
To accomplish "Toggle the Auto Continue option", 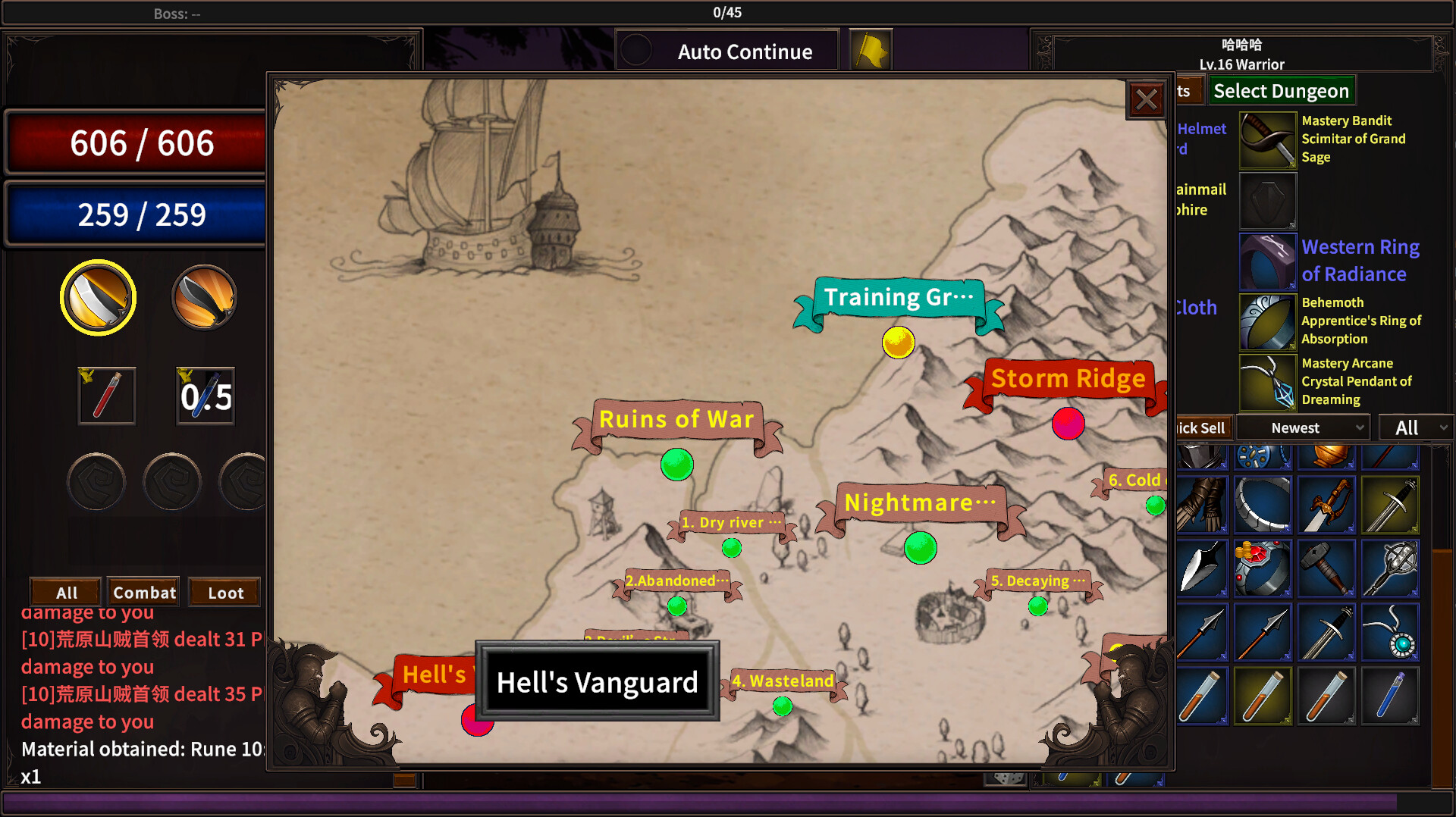I will (x=726, y=50).
